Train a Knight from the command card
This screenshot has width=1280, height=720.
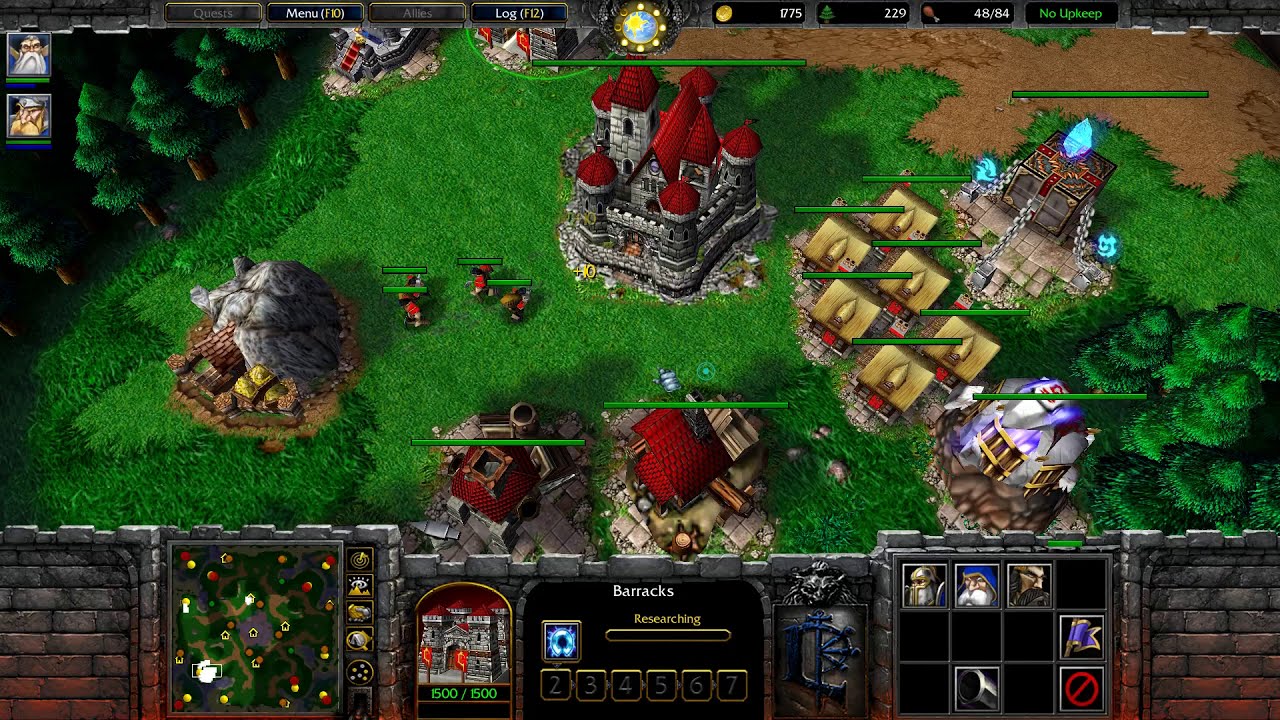[1028, 586]
